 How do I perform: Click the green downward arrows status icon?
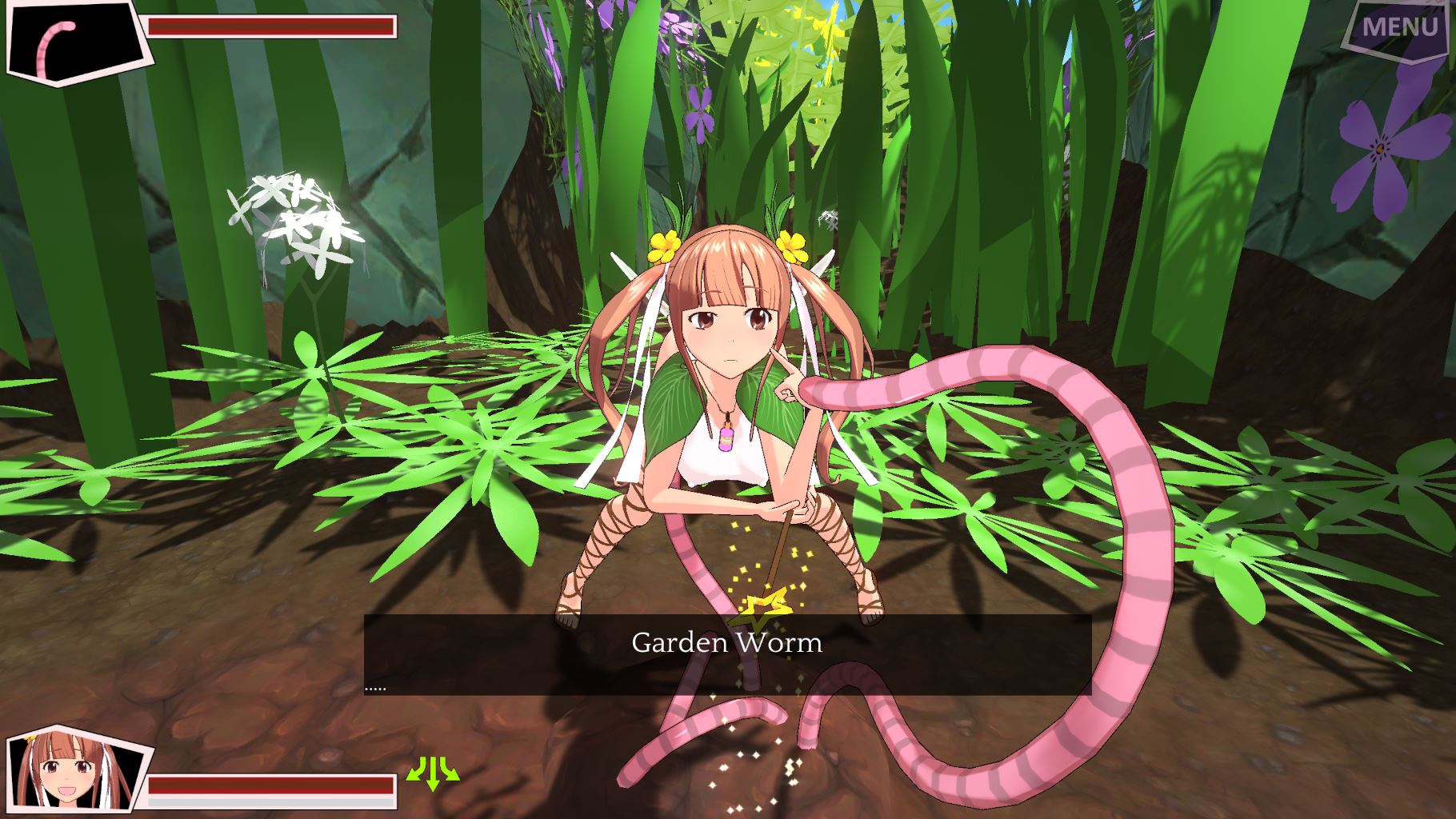434,773
